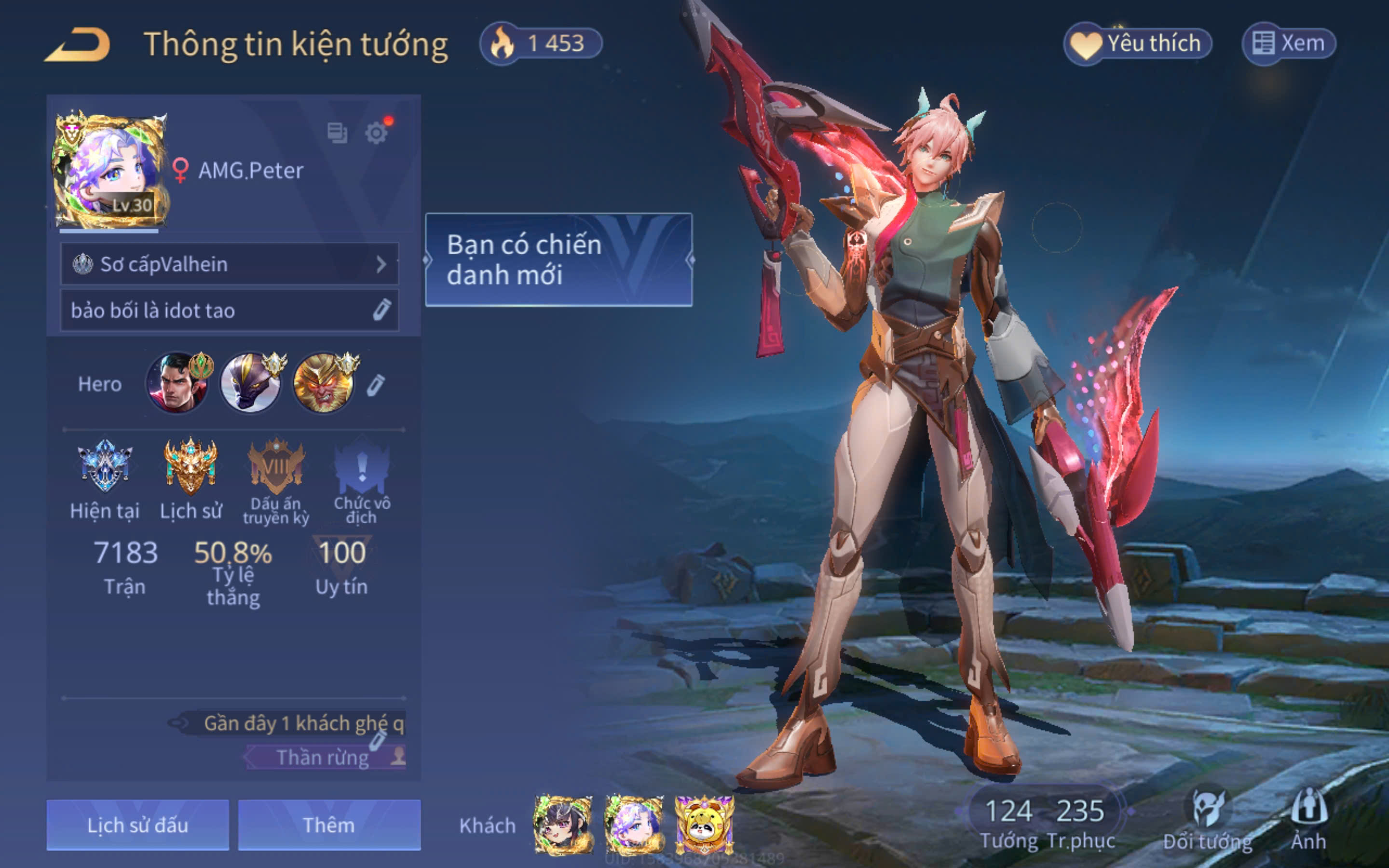Select the monkey king hero portrait
This screenshot has height=868, width=1389.
point(324,383)
